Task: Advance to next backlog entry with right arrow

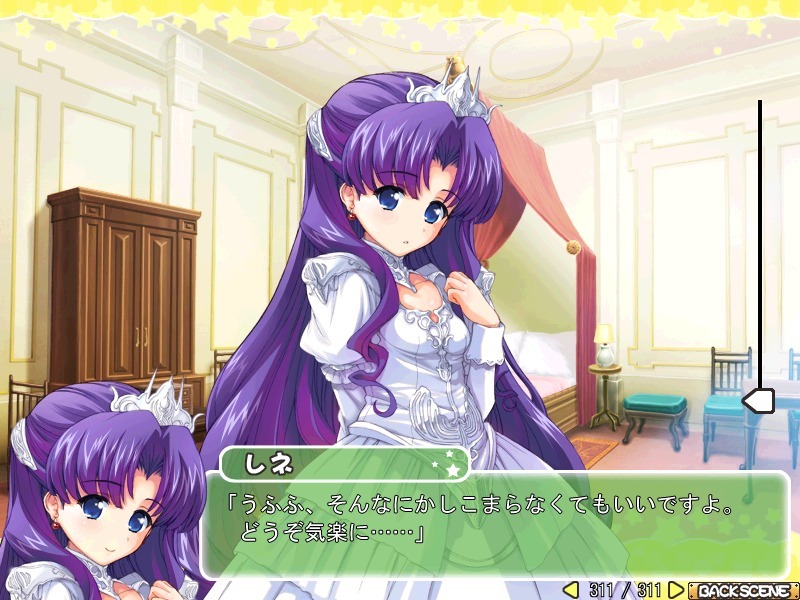Action: pyautogui.click(x=676, y=590)
